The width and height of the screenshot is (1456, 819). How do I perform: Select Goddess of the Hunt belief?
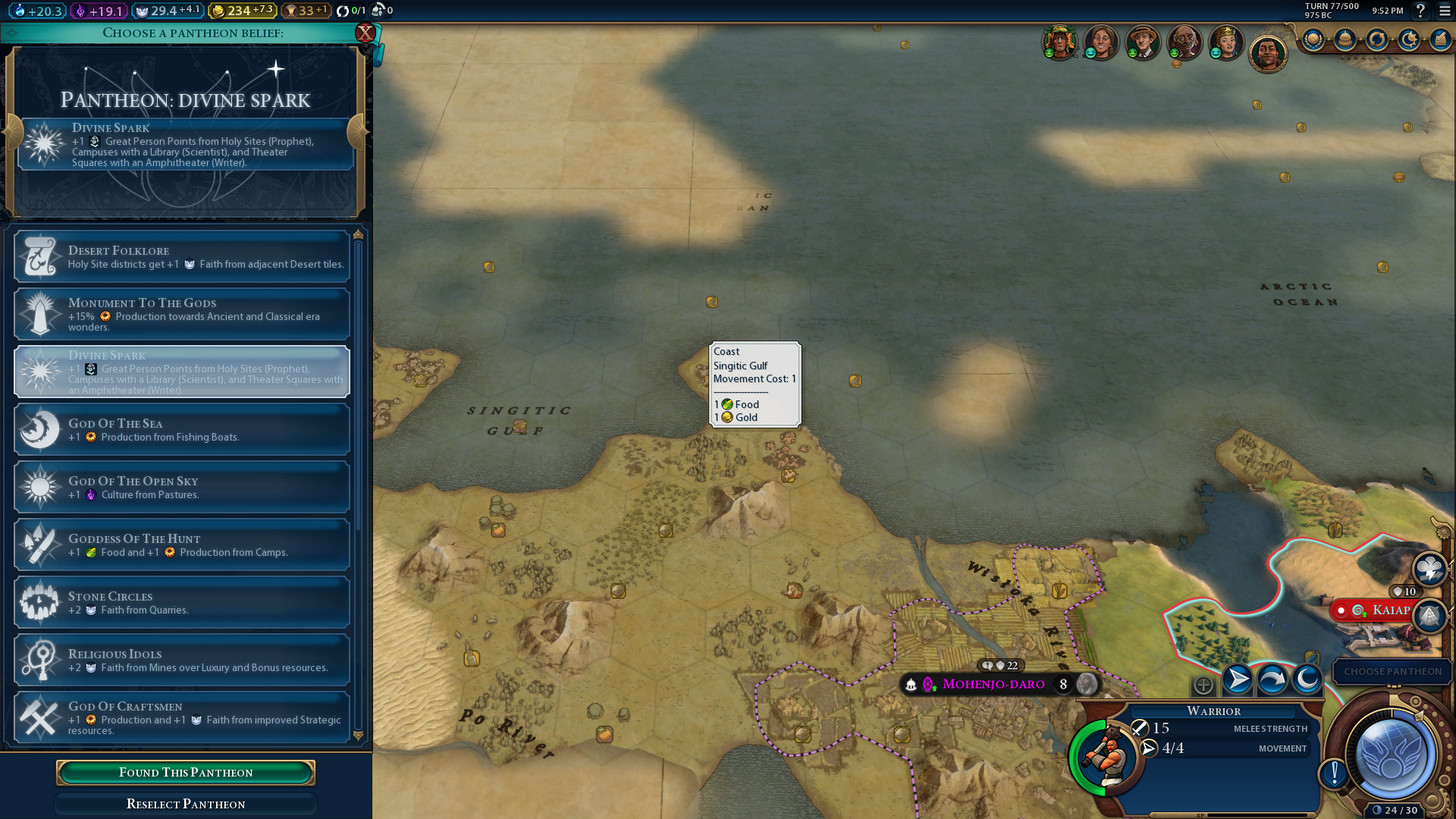pos(182,545)
